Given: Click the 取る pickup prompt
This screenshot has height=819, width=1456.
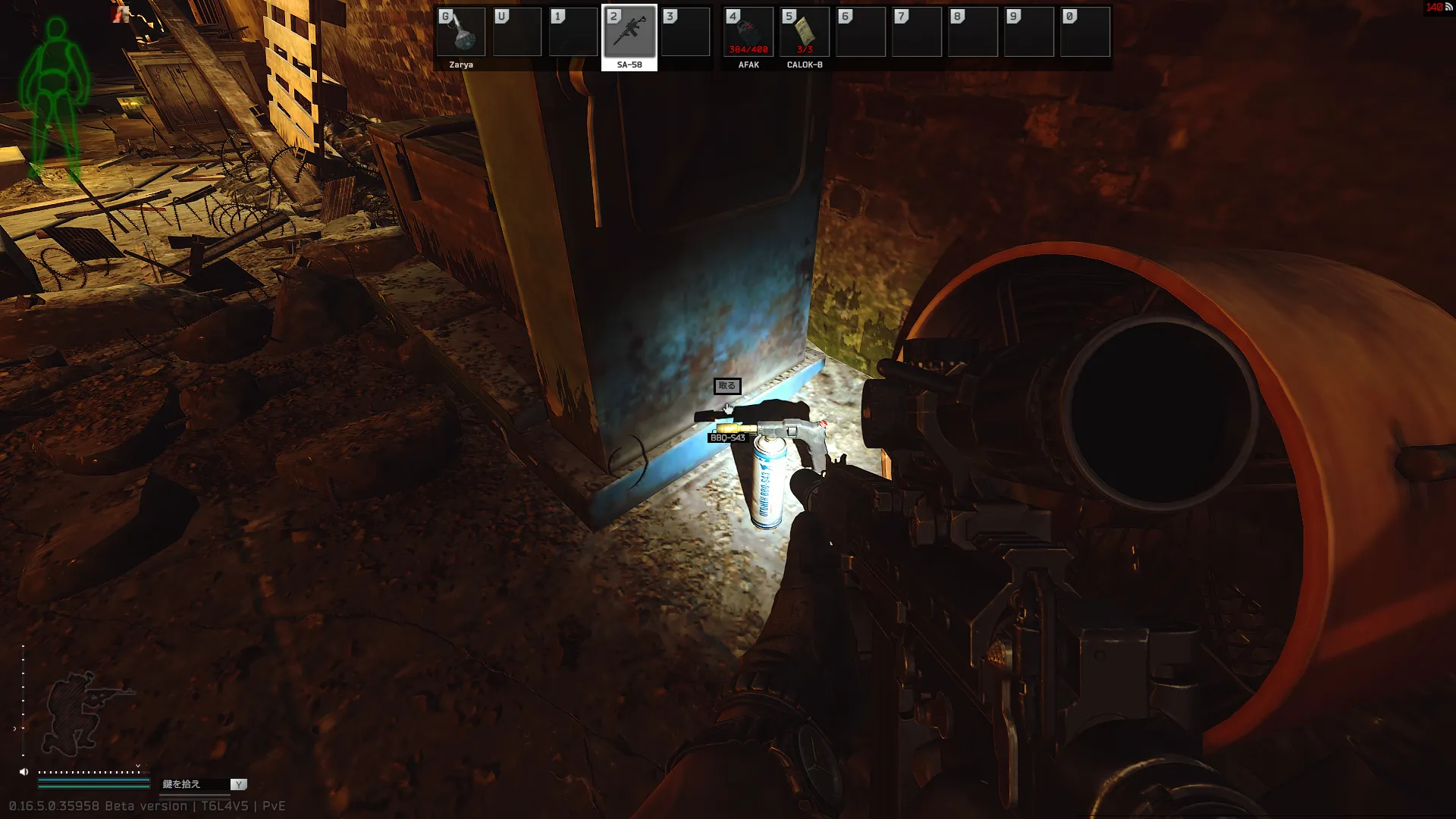Looking at the screenshot, I should click(726, 386).
